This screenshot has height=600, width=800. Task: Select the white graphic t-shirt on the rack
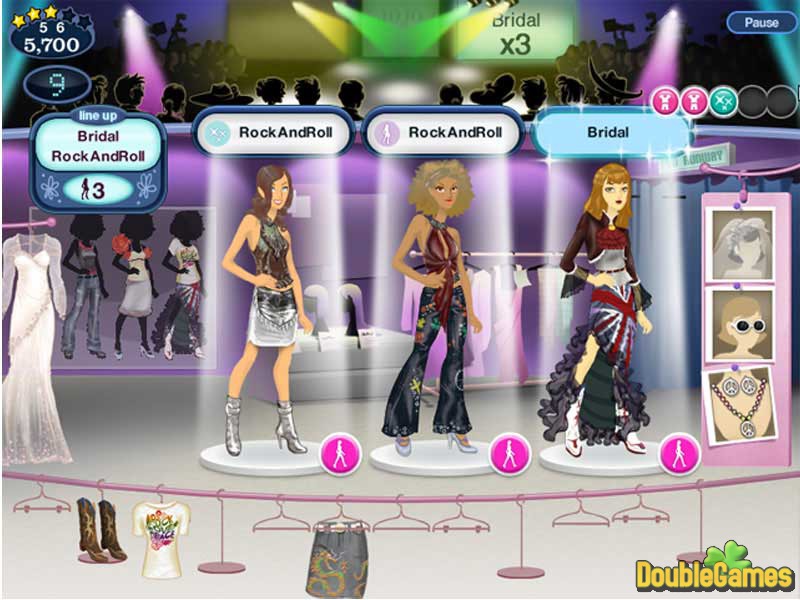coord(162,540)
